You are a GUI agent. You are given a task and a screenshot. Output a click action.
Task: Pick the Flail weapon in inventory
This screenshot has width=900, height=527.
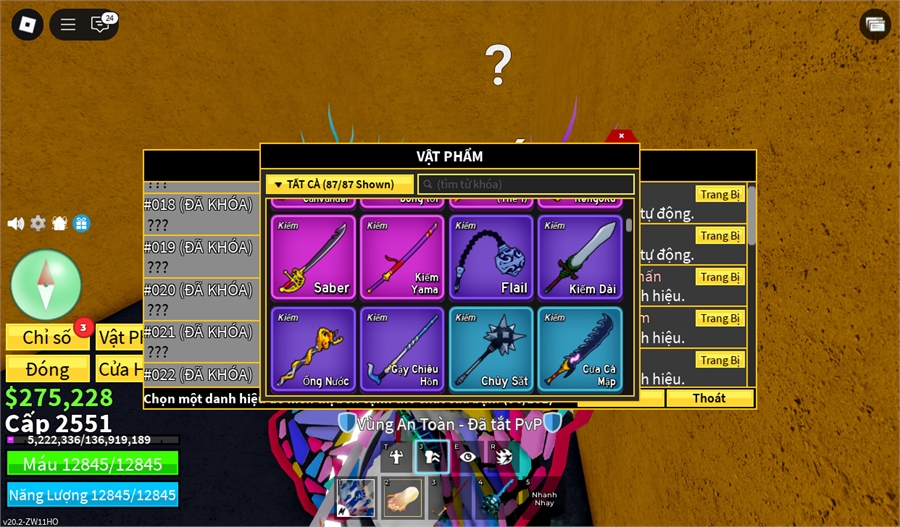coord(490,257)
